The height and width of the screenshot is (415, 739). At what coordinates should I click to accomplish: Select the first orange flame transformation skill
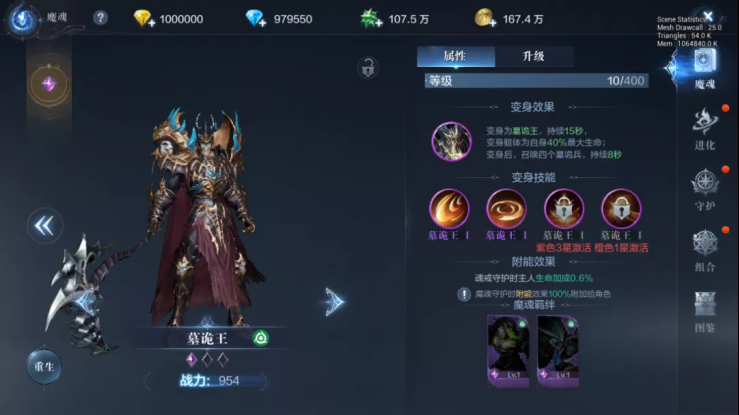449,209
